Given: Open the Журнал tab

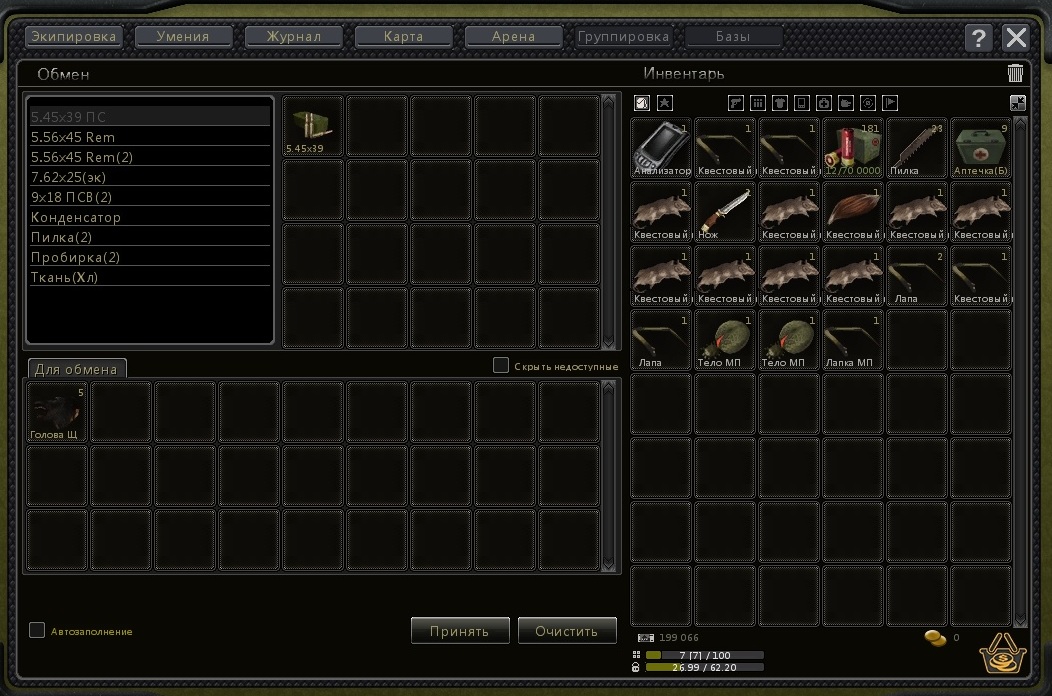Looking at the screenshot, I should (294, 37).
